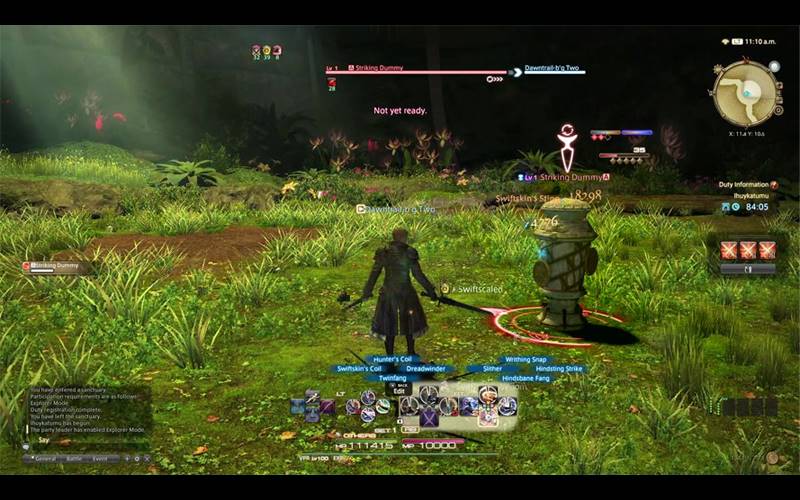Activate the Hindsbane Fang ability
The image size is (800, 500).
pos(525,378)
